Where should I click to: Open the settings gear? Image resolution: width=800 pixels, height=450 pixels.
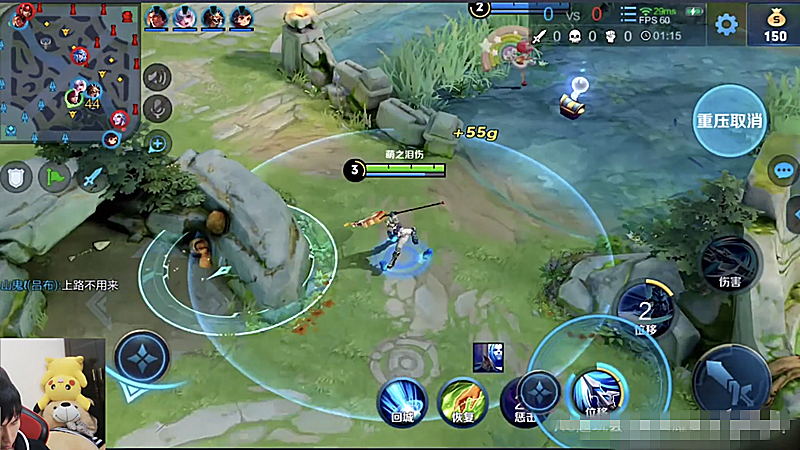(x=727, y=24)
